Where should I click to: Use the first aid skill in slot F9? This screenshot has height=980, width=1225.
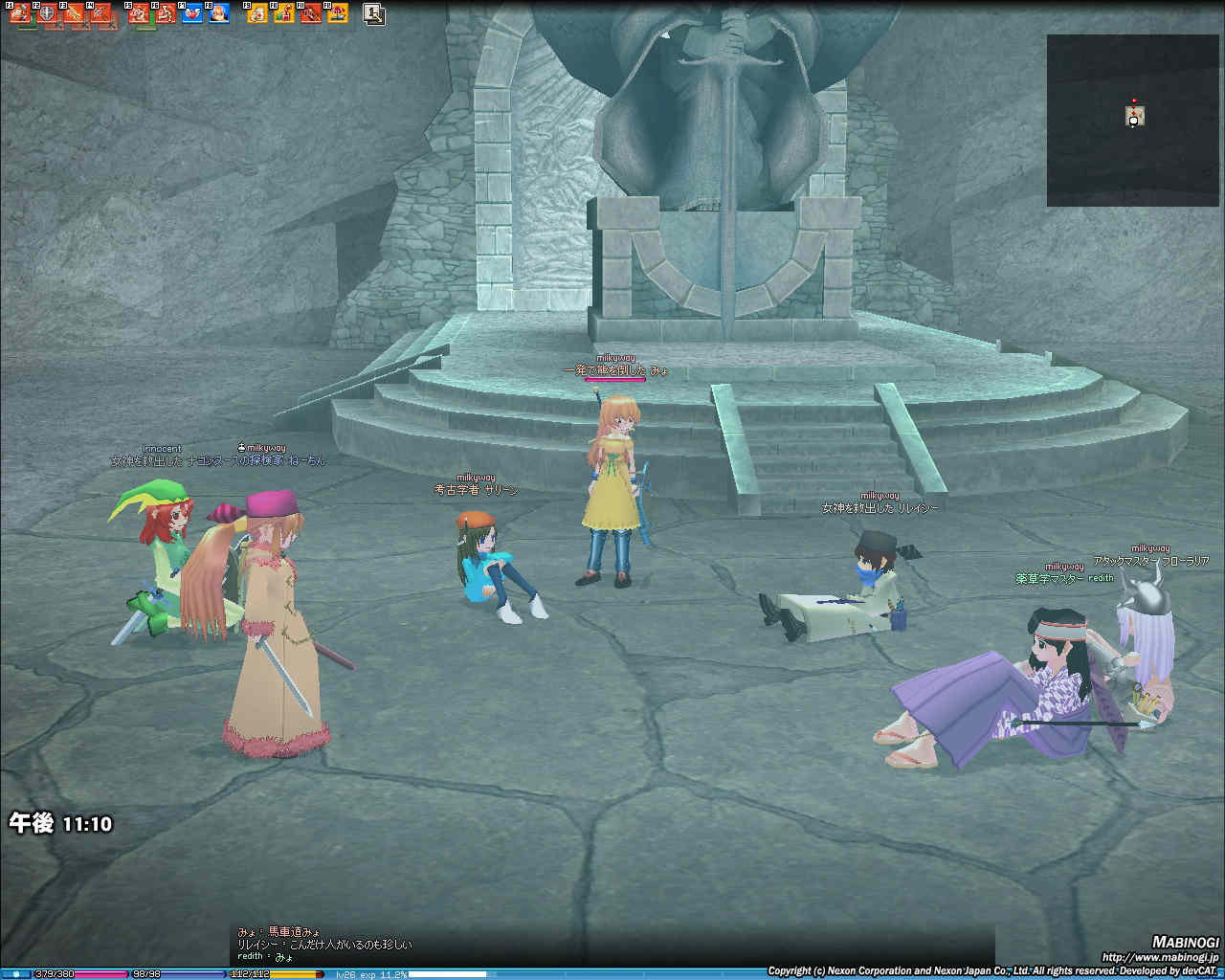click(257, 13)
